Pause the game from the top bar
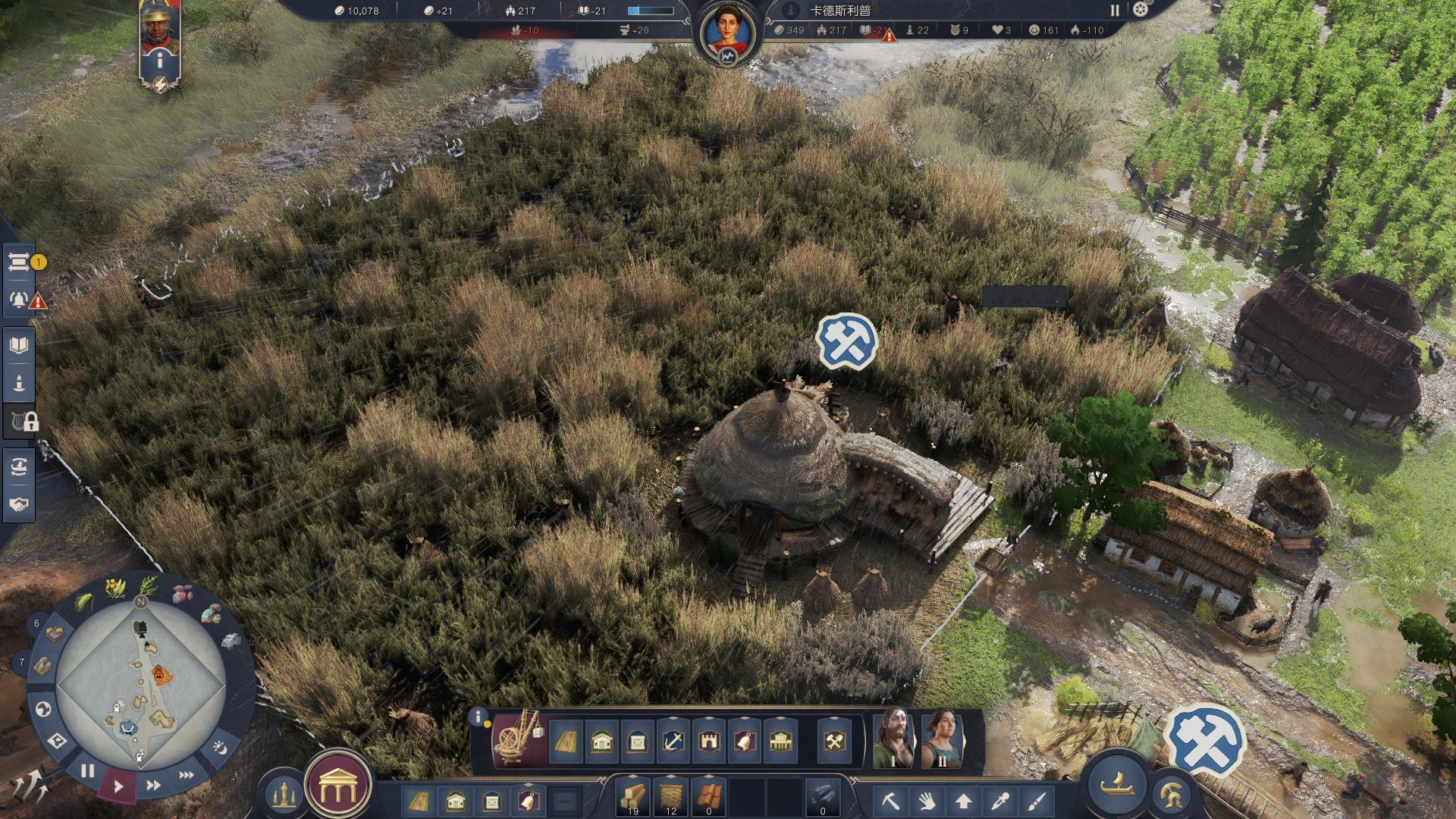Image resolution: width=1456 pixels, height=819 pixels. [1115, 10]
